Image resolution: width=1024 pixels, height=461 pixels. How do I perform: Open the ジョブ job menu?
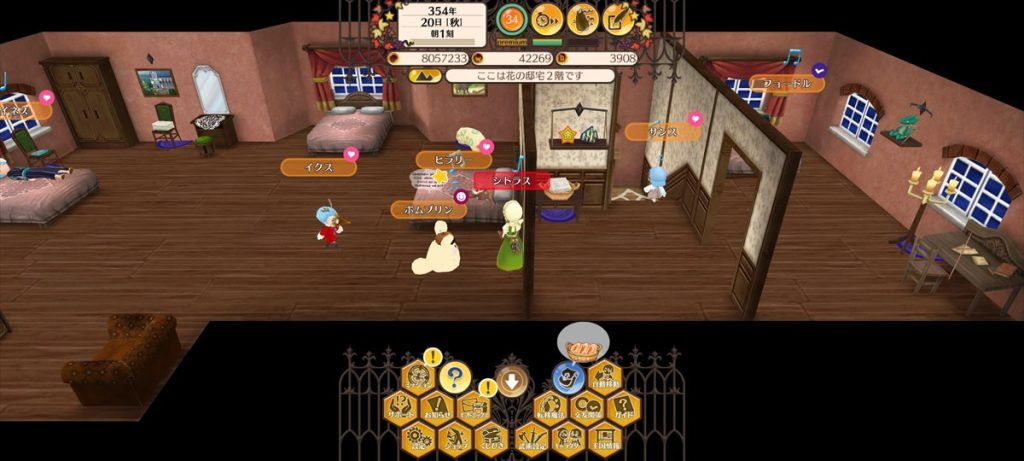tap(454, 438)
